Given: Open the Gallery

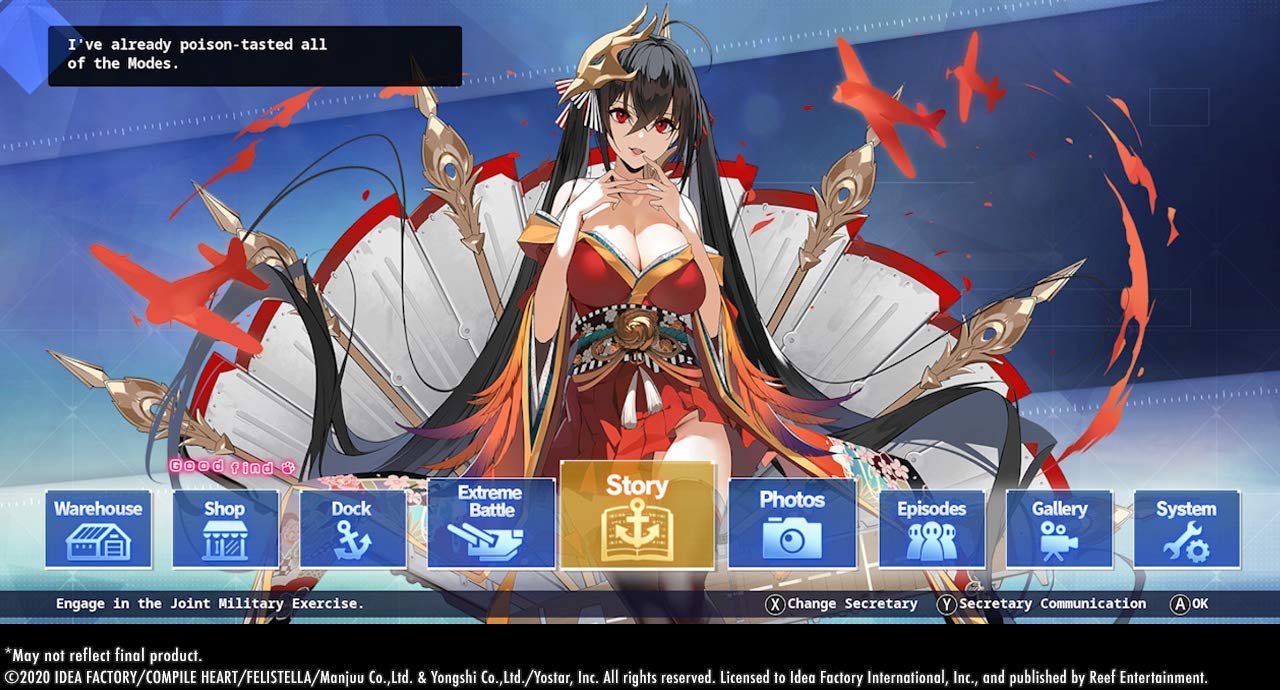Looking at the screenshot, I should tap(1059, 529).
